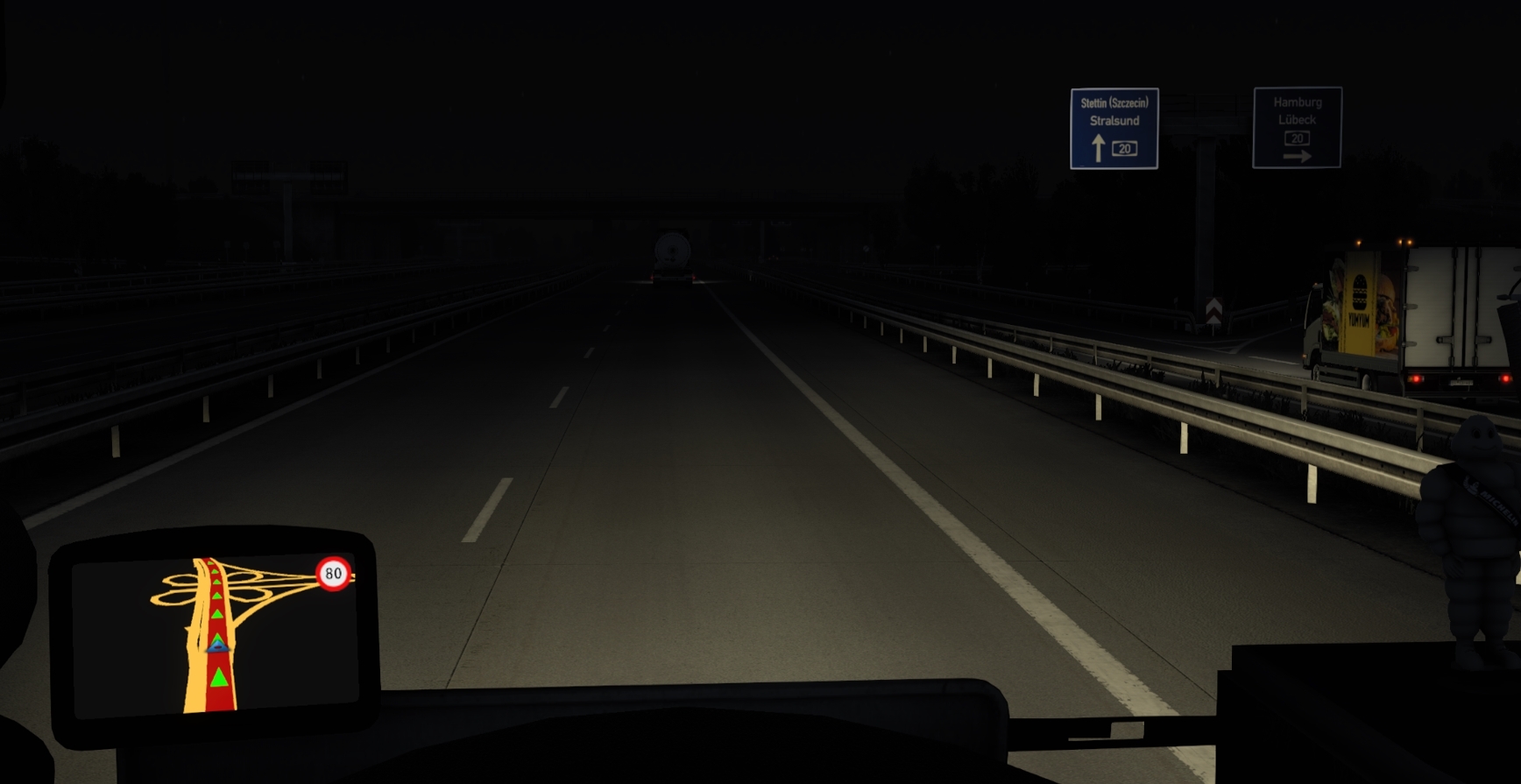Viewport: 1521px width, 784px height.
Task: Click the 80 speed limit indicator on GPS
Action: [333, 574]
